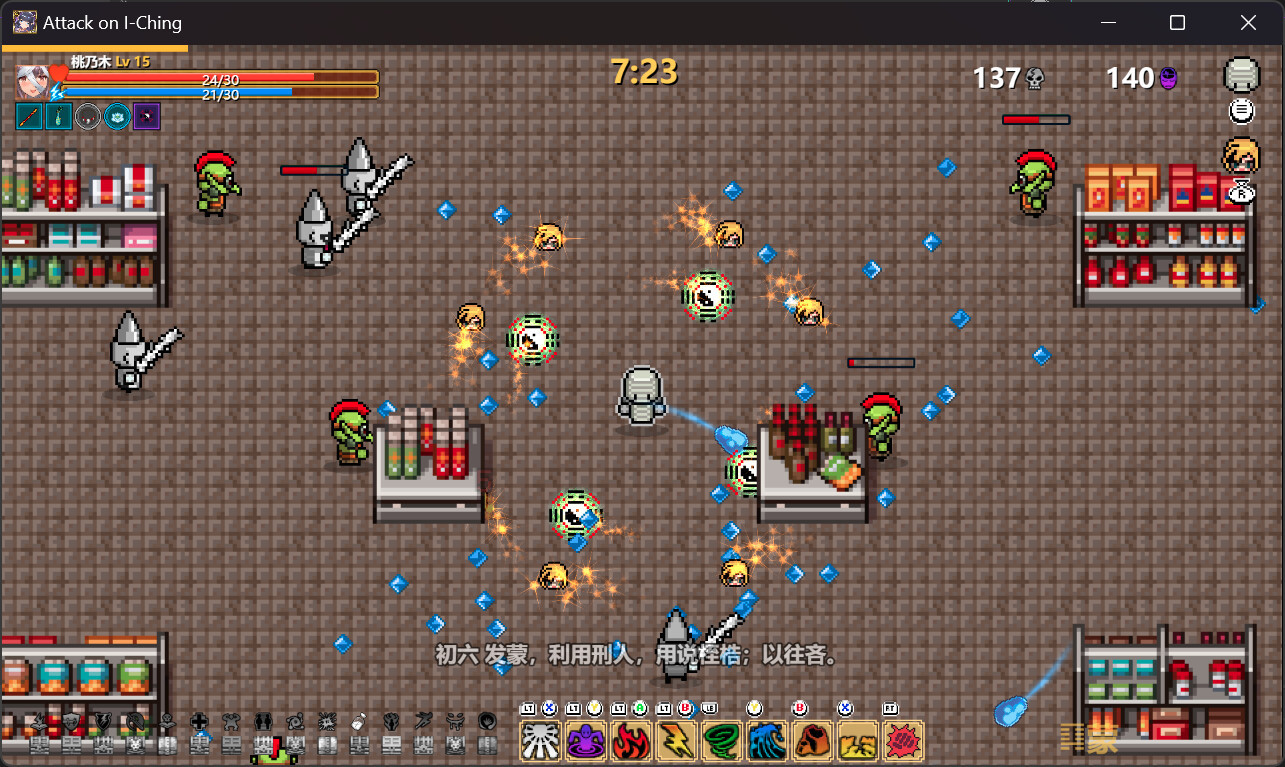Image resolution: width=1285 pixels, height=767 pixels.
Task: Activate the white burst skill icon
Action: [x=541, y=741]
